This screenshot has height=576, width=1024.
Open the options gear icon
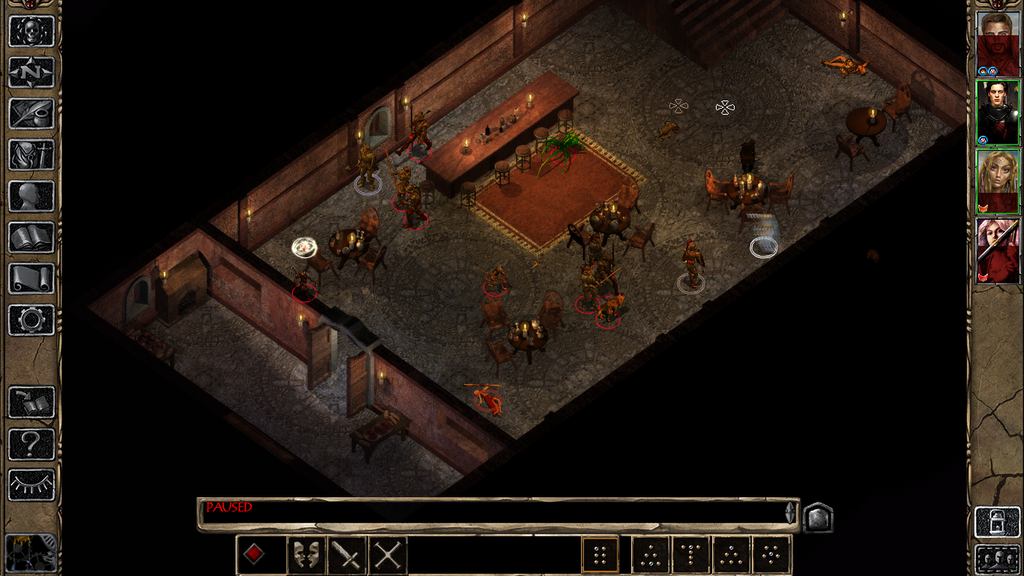coord(31,319)
